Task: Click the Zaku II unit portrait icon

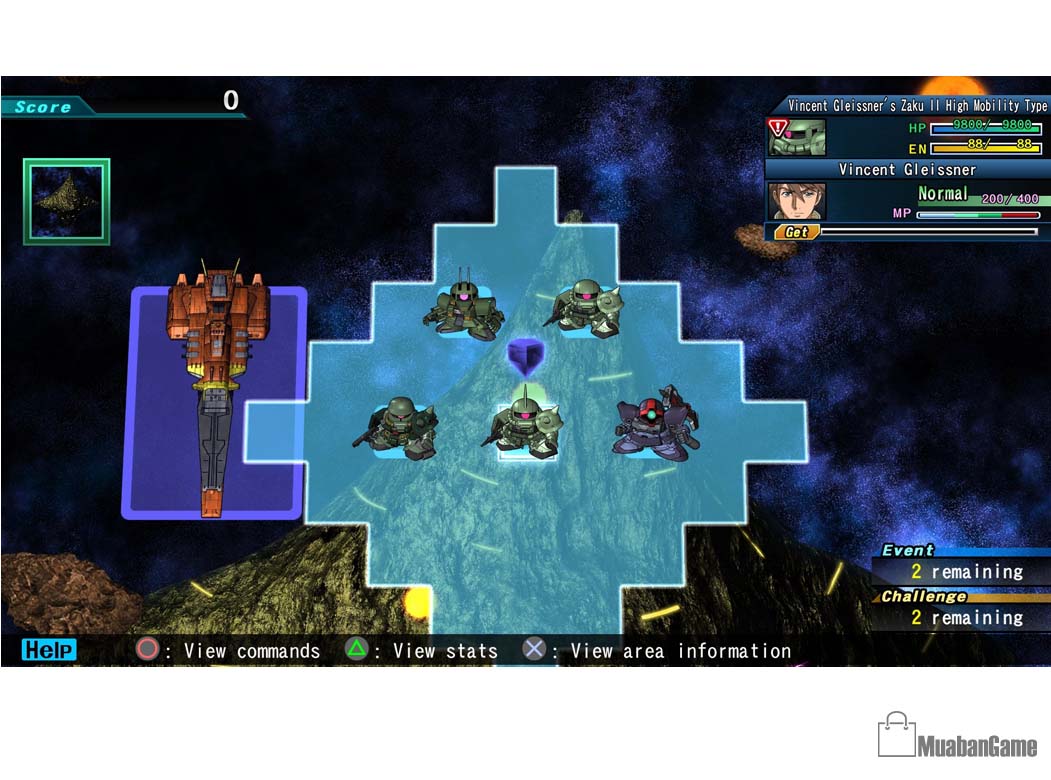Action: (x=797, y=137)
